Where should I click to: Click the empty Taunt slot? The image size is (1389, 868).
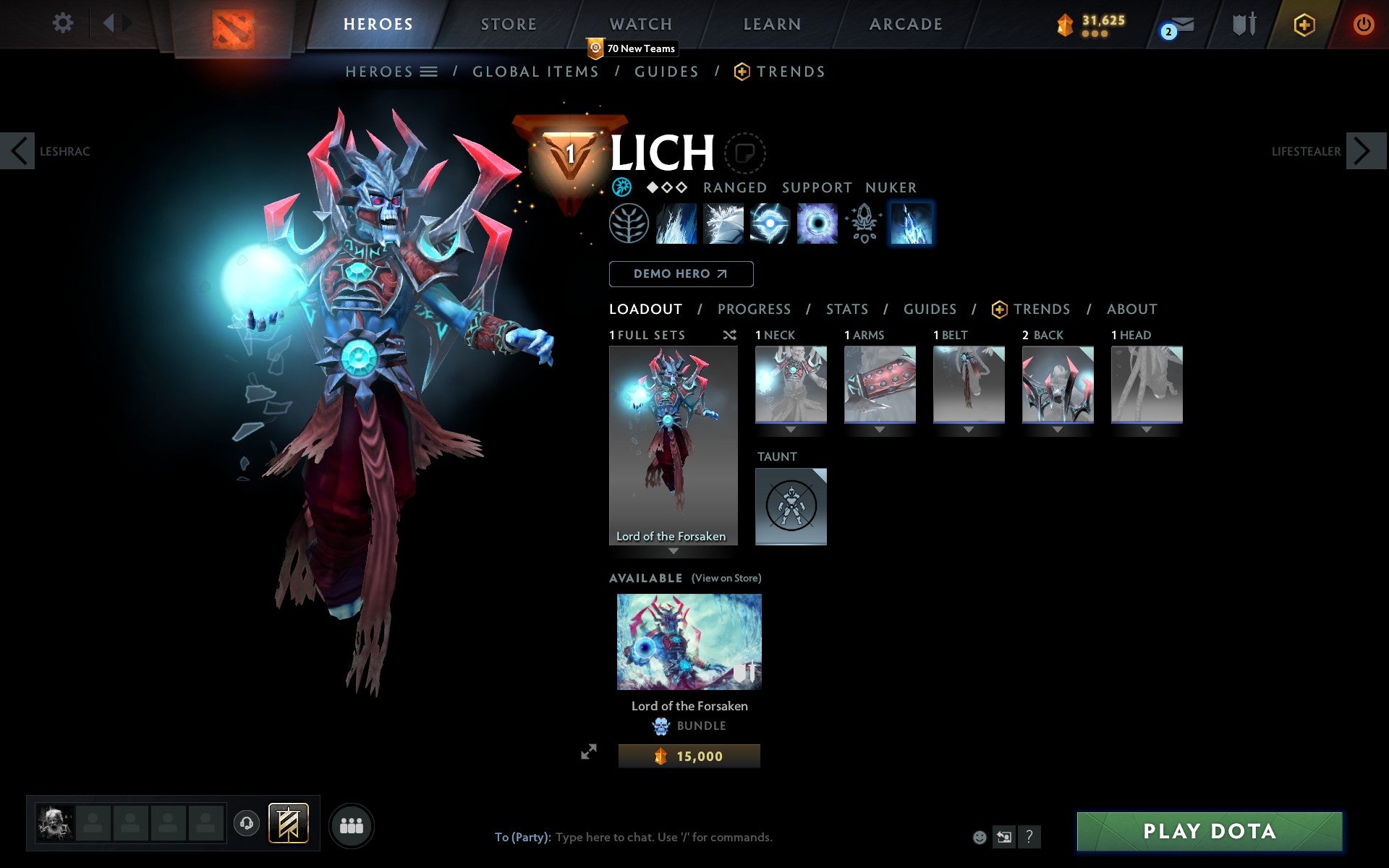click(x=790, y=506)
